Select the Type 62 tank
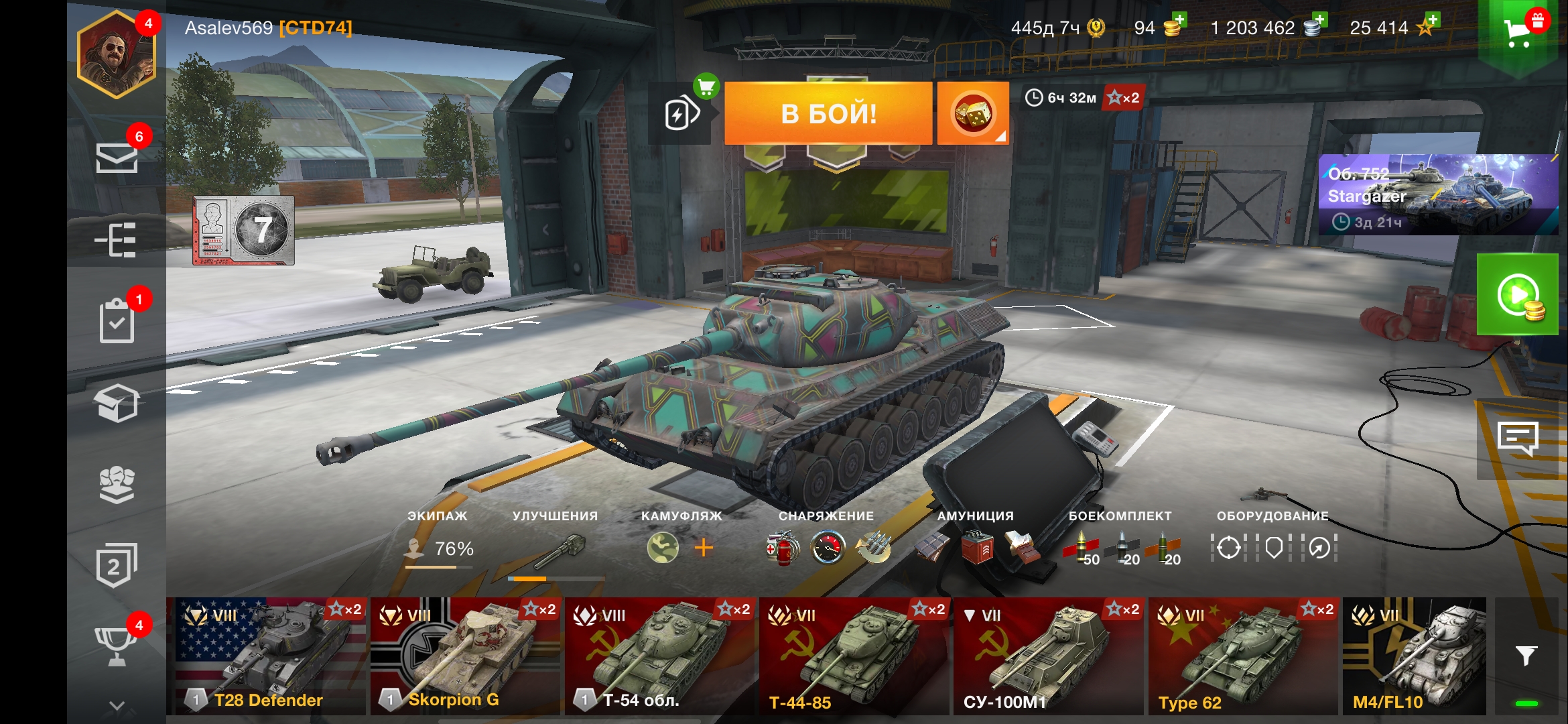The width and height of the screenshot is (1568, 724). [x=1244, y=656]
